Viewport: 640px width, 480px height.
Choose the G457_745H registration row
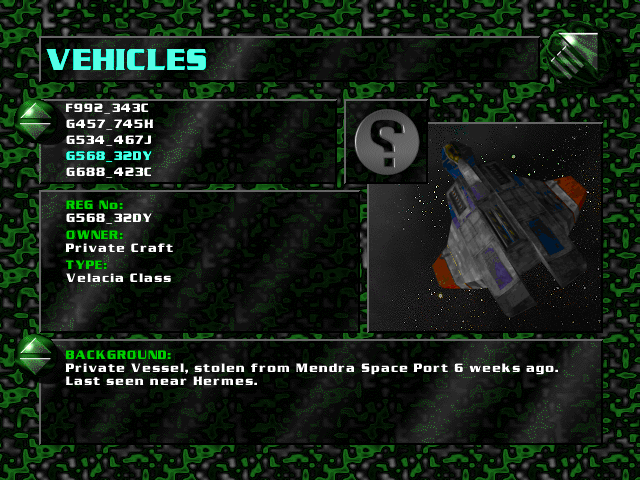pyautogui.click(x=109, y=123)
